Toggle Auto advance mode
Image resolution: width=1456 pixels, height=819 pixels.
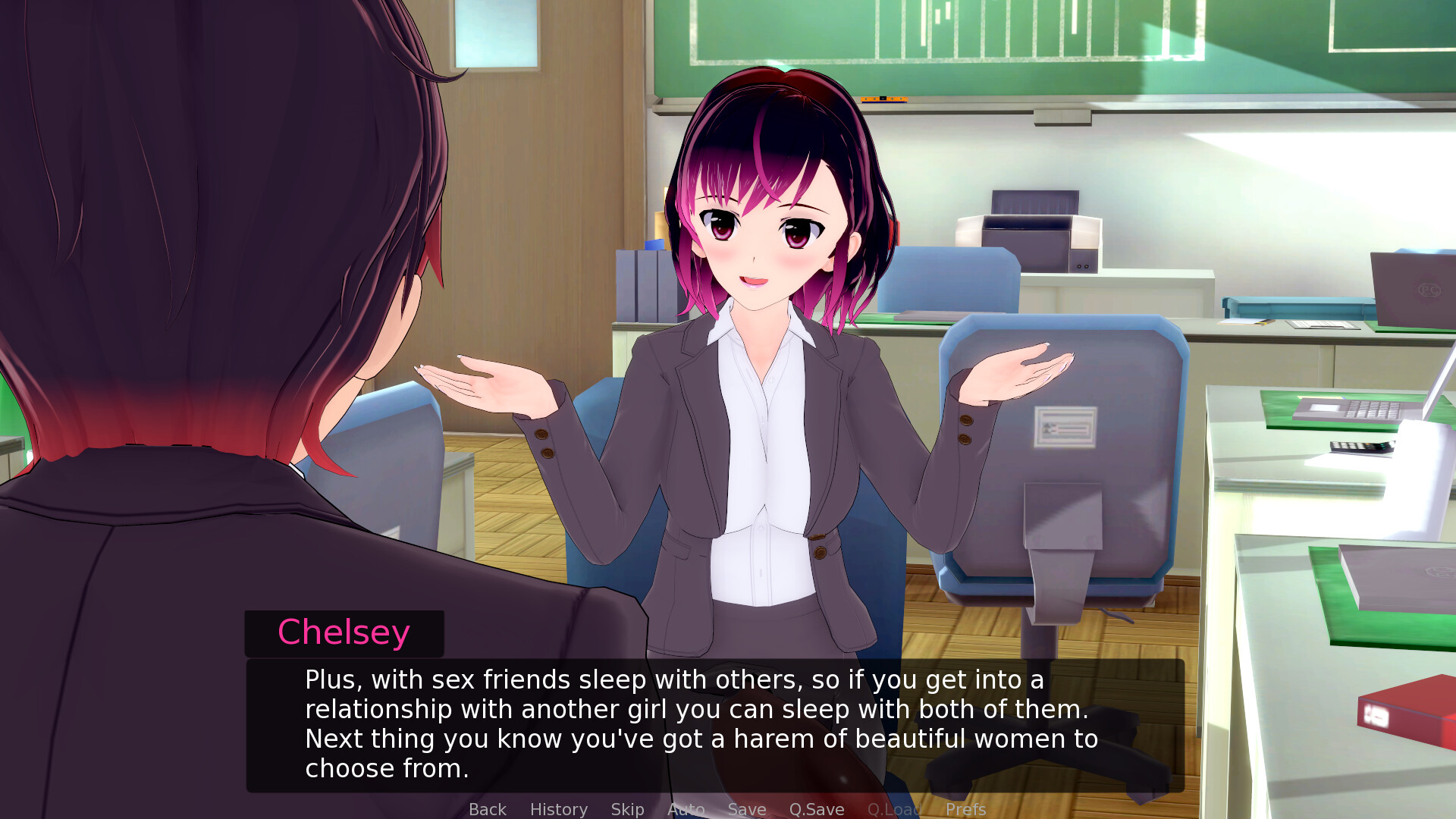tap(686, 809)
